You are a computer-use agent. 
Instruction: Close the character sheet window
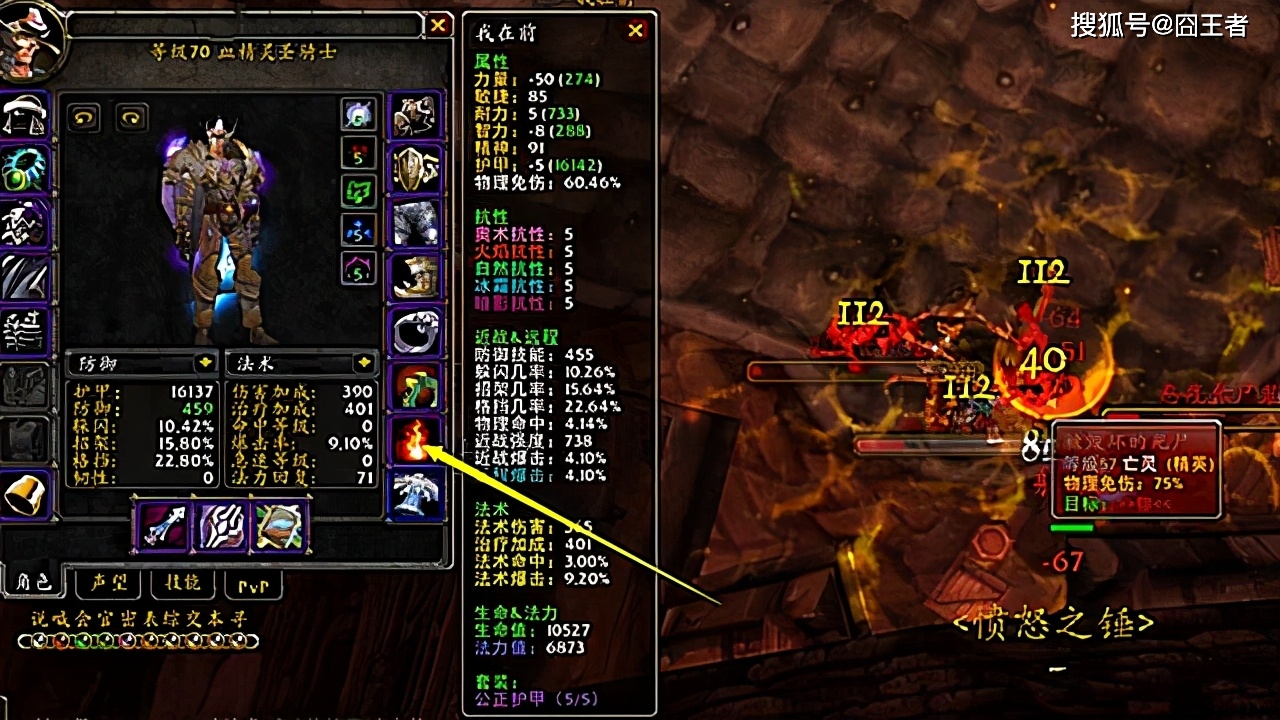pos(439,26)
